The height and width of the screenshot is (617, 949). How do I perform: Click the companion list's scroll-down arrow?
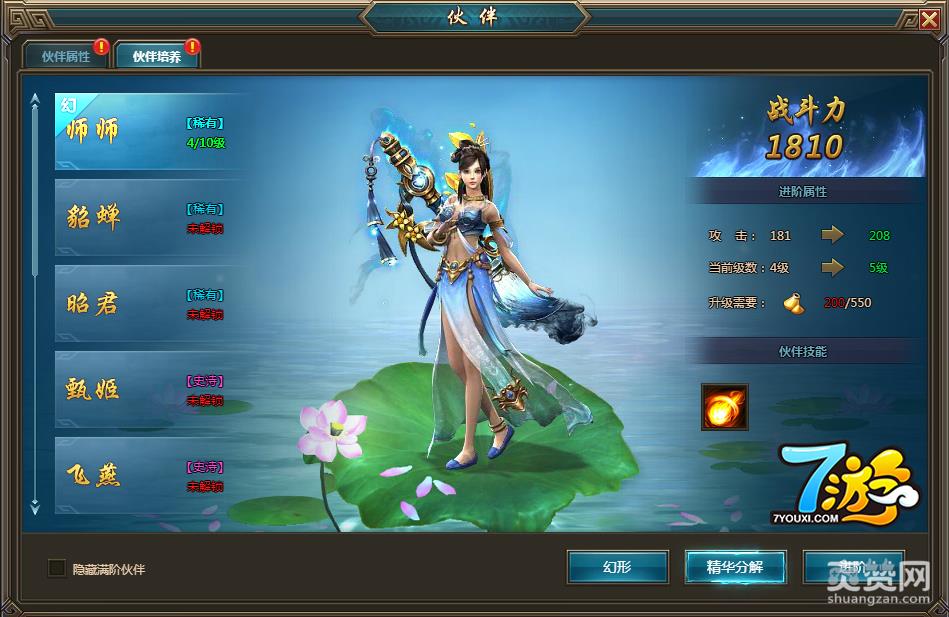(x=35, y=508)
